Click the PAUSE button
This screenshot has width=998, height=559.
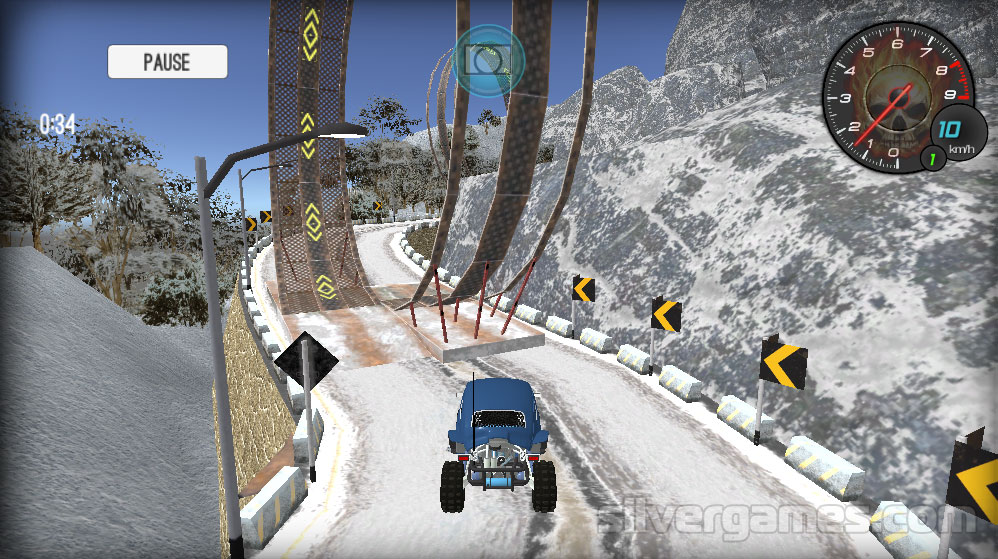[167, 62]
